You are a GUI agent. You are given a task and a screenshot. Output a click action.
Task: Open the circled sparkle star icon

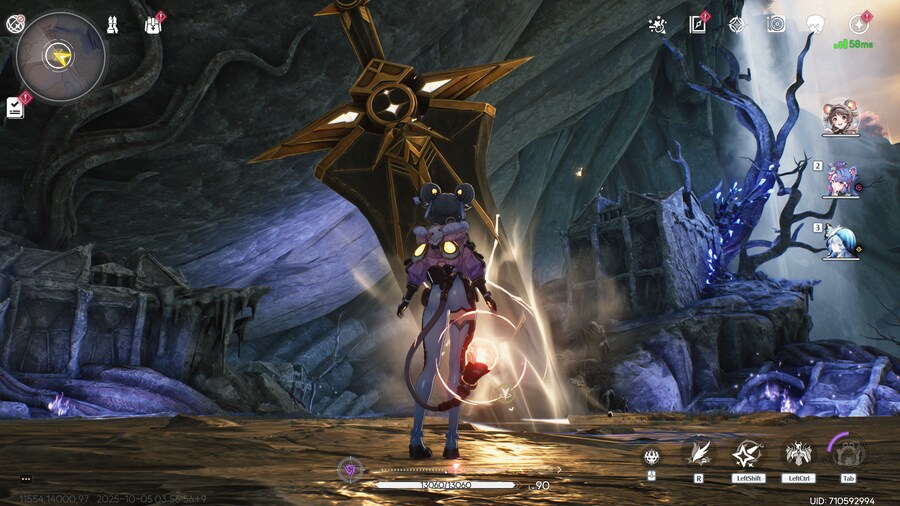coord(858,24)
